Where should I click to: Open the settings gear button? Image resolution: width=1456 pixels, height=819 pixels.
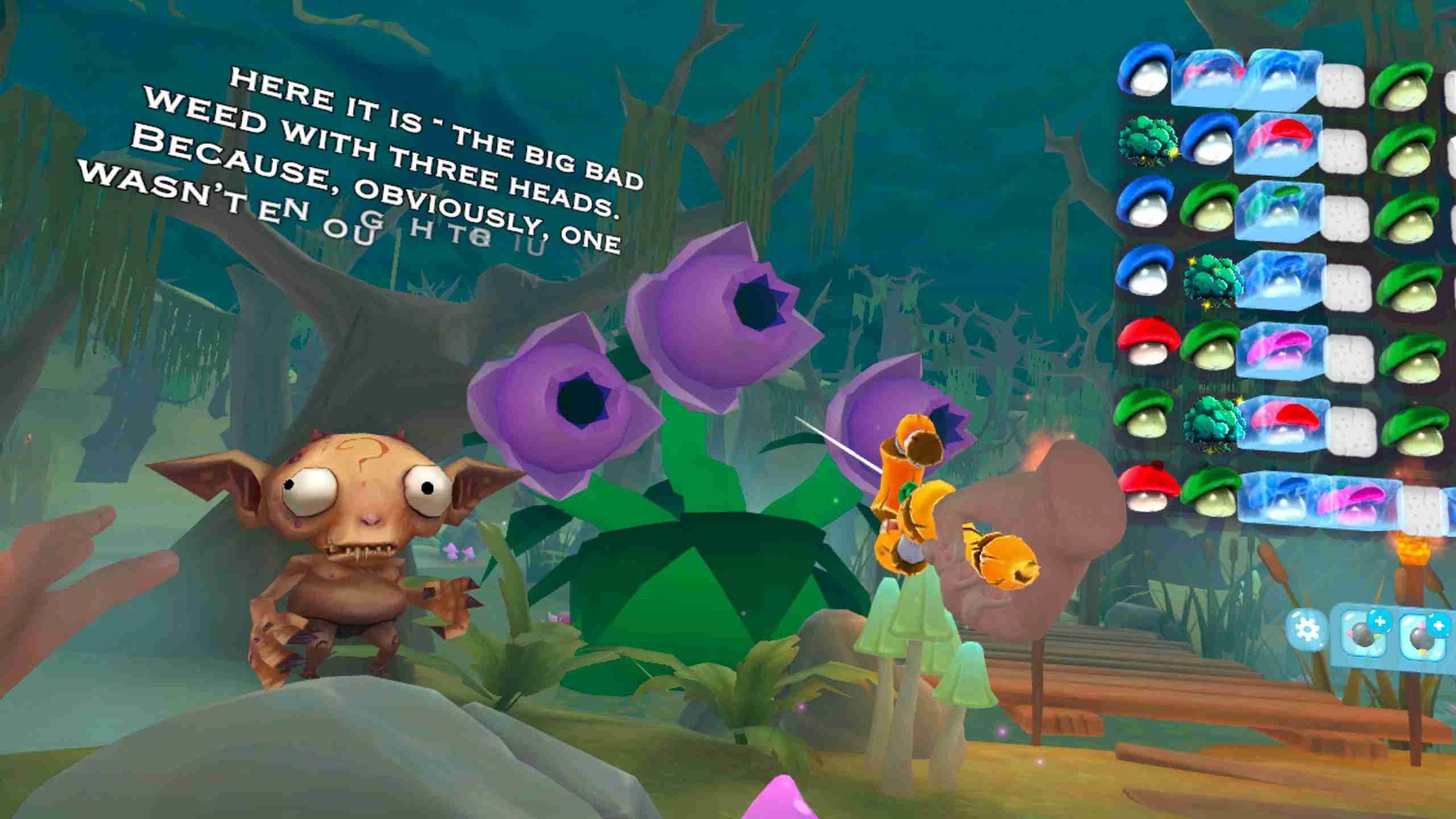(1306, 629)
